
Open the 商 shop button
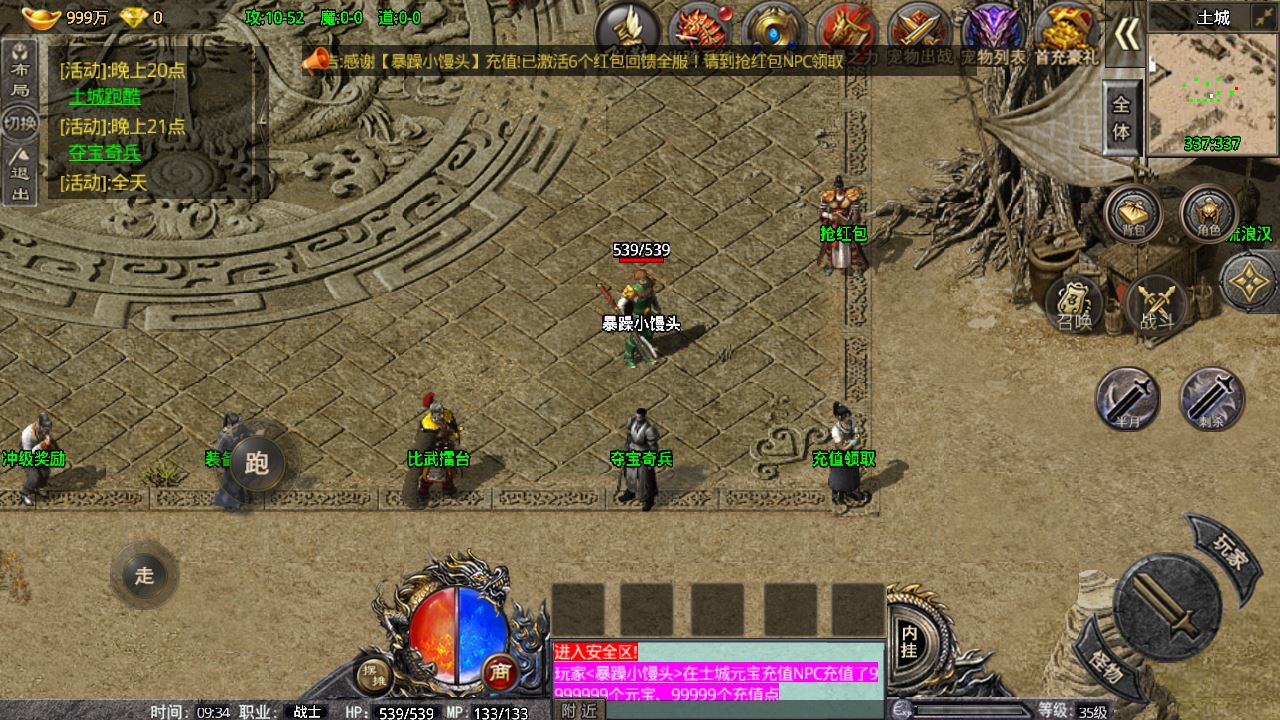click(x=499, y=673)
